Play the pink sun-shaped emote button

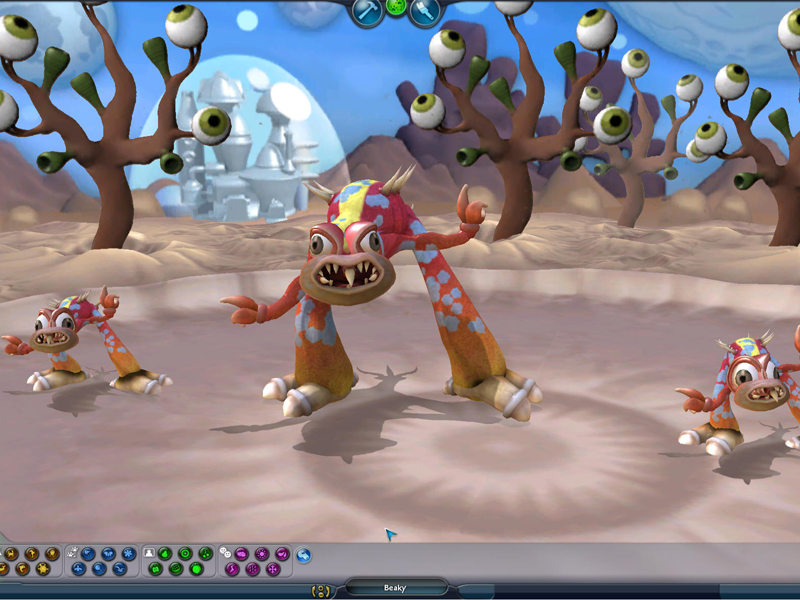262,553
